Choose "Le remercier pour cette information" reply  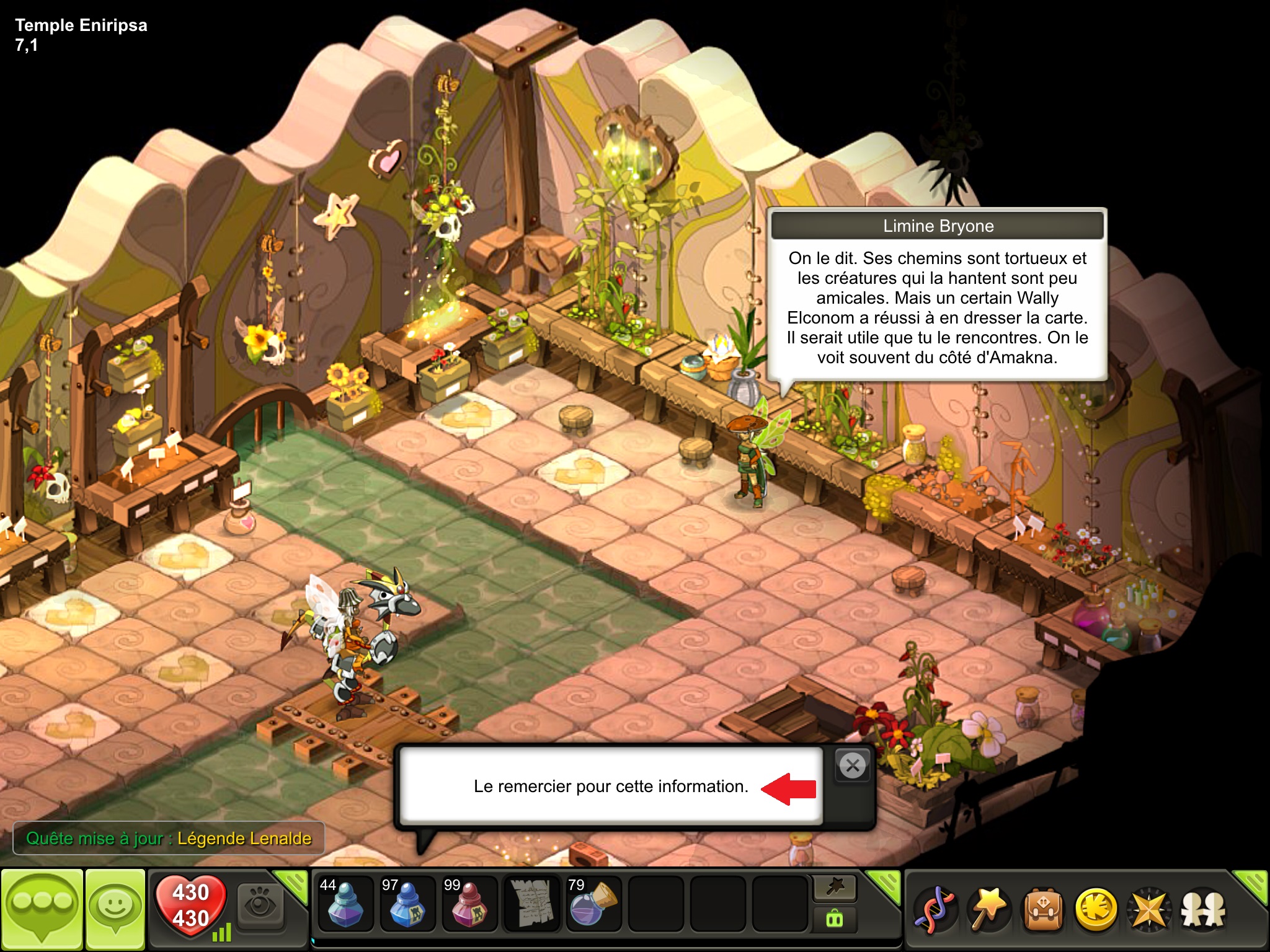611,787
